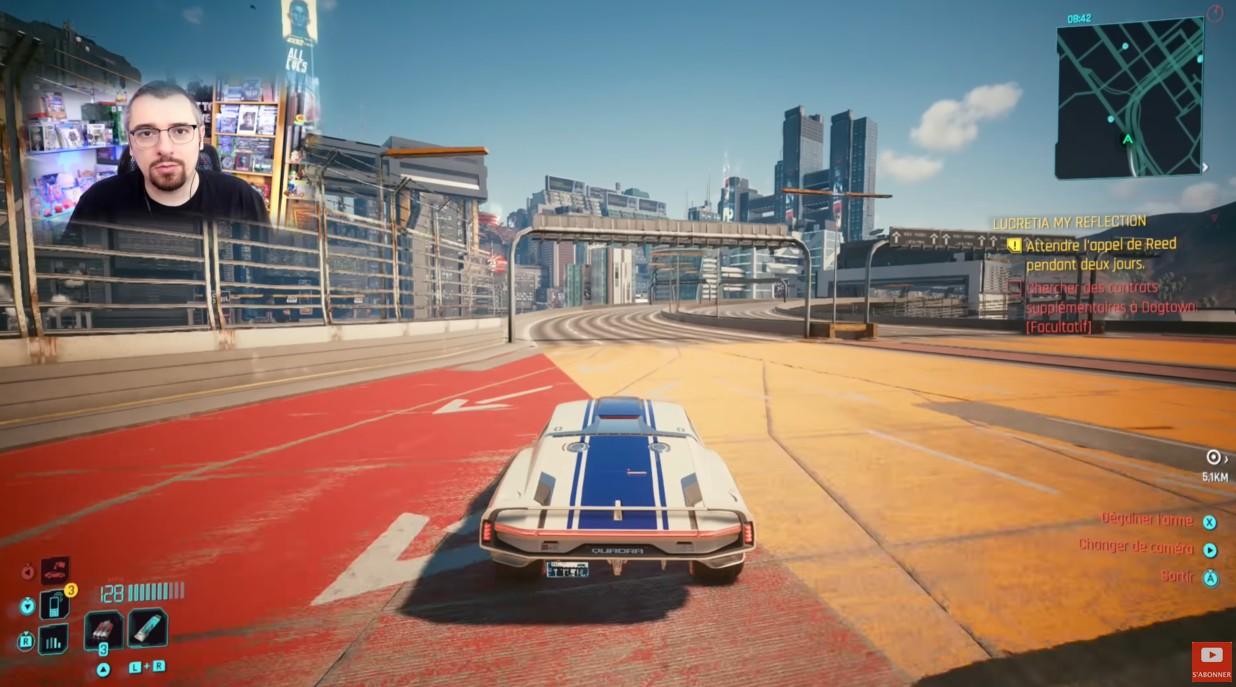The image size is (1236, 687).
Task: Select the optional Dogtown contracts objective
Action: click(1110, 307)
